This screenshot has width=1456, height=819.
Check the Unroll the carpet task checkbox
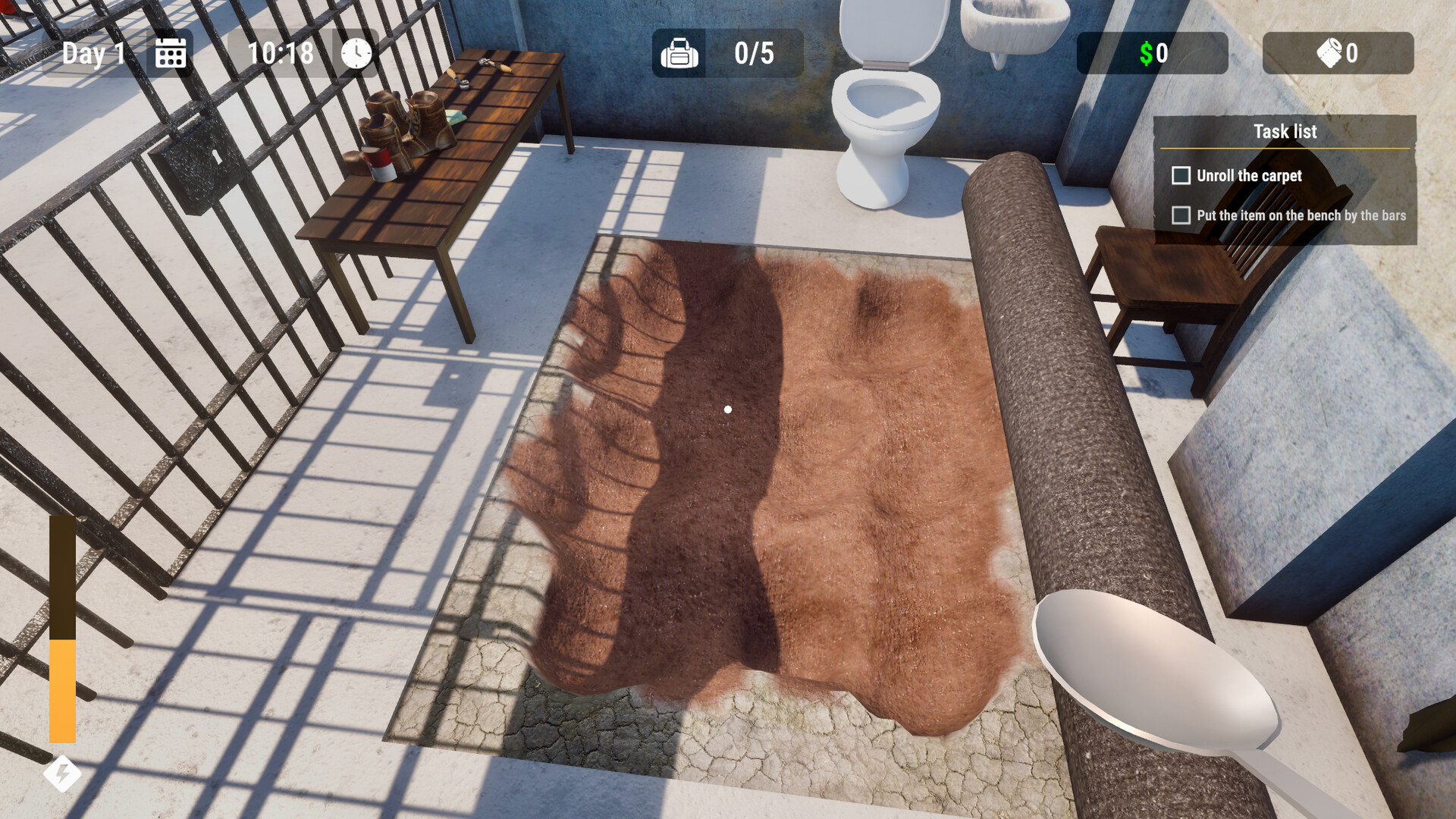(1181, 175)
